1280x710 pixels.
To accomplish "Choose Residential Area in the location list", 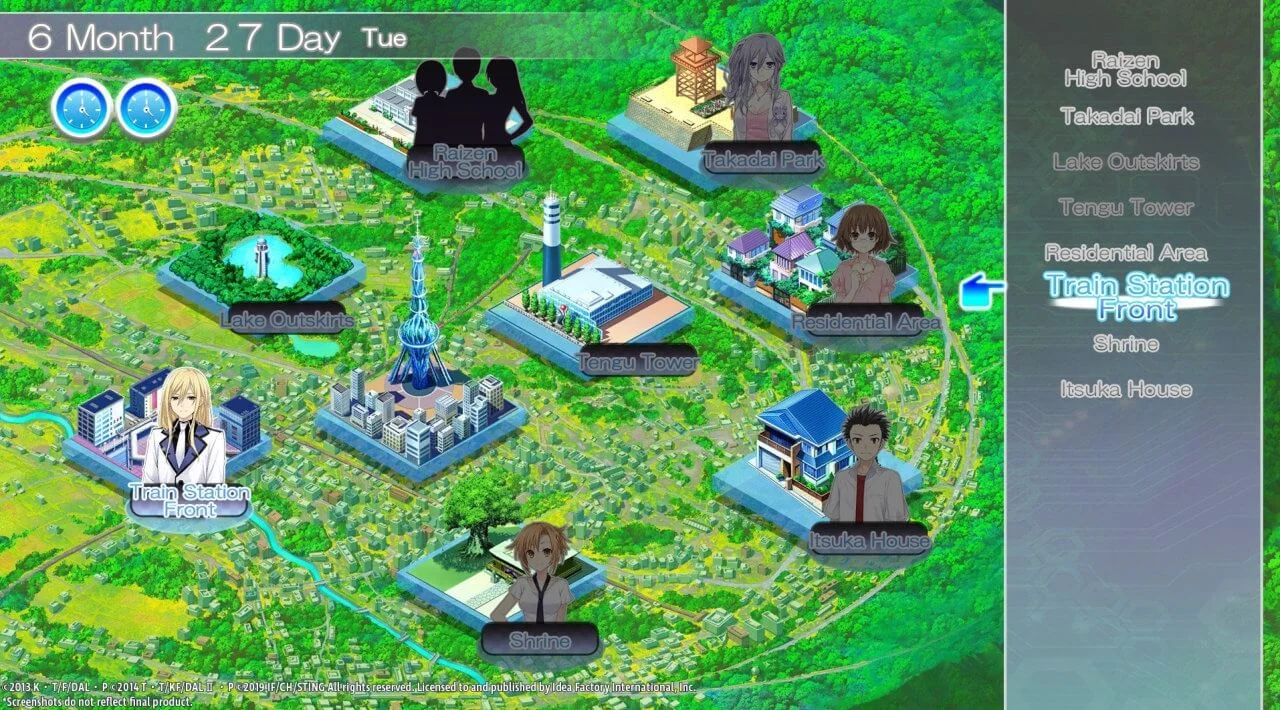I will tap(1125, 253).
